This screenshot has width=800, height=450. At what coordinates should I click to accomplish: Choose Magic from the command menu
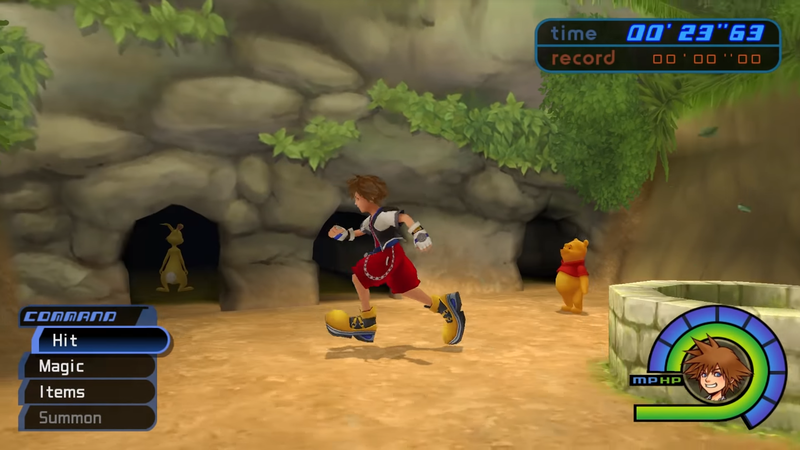click(88, 367)
